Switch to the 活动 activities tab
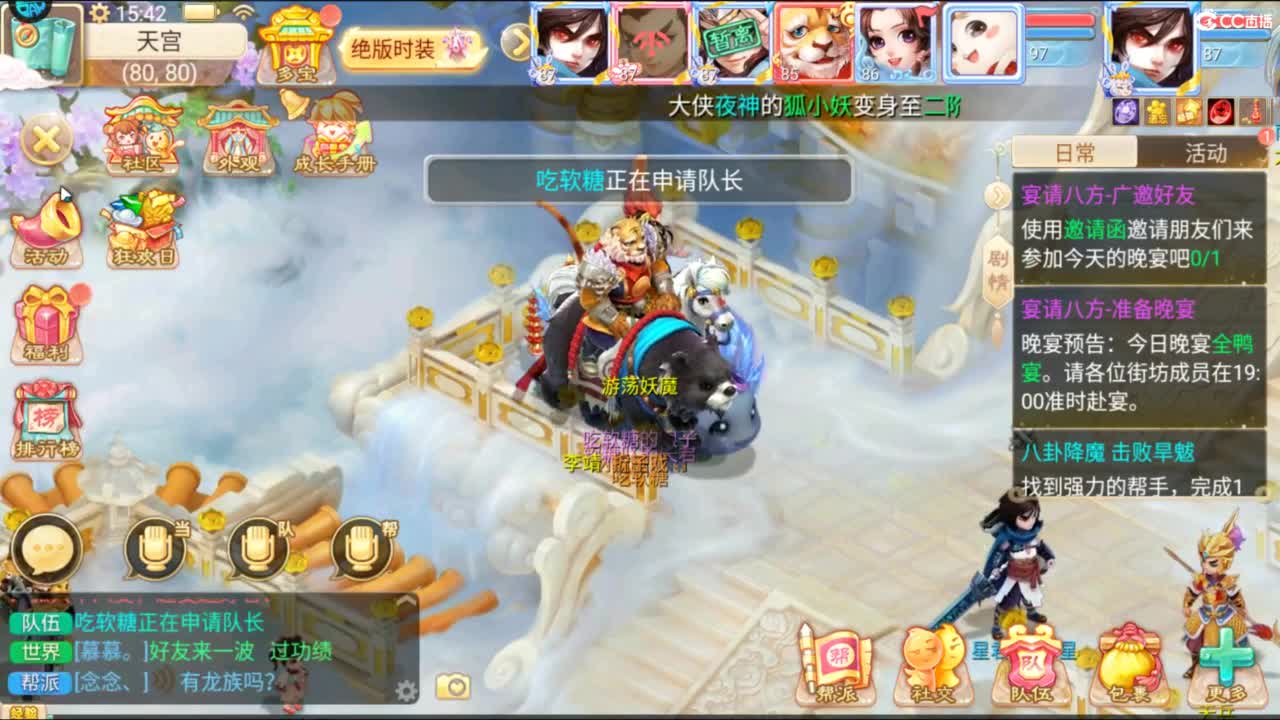This screenshot has width=1280, height=720. click(x=1205, y=152)
